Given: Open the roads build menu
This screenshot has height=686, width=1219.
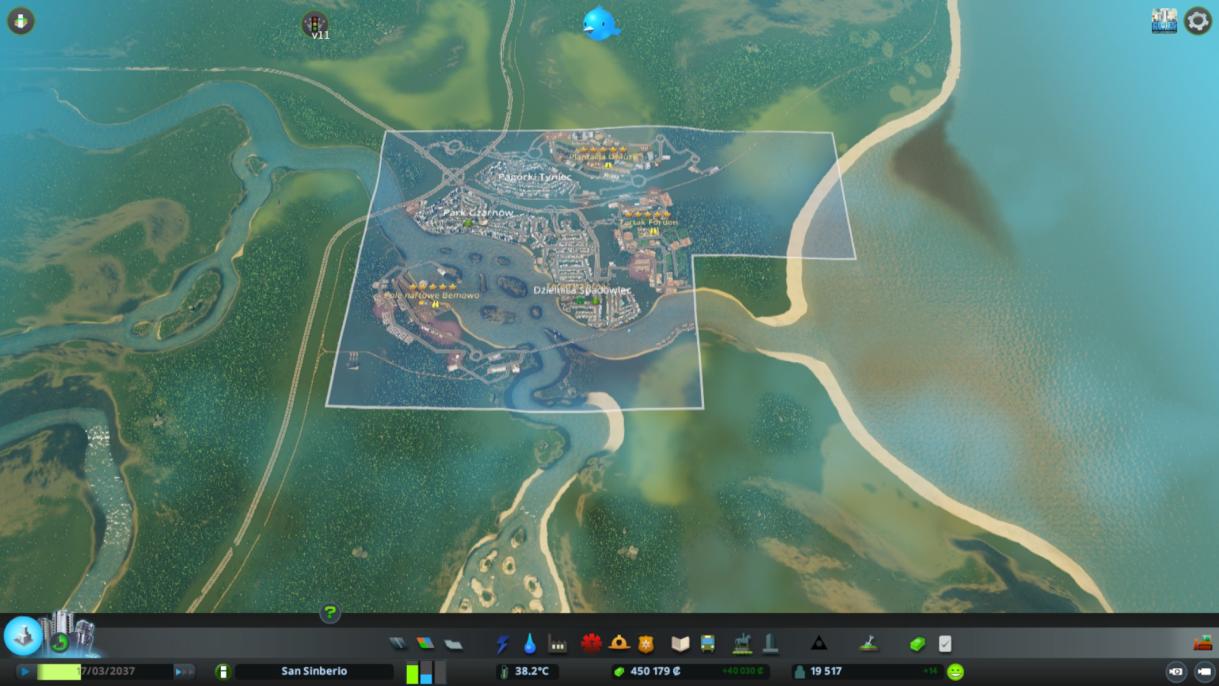Looking at the screenshot, I should point(398,643).
